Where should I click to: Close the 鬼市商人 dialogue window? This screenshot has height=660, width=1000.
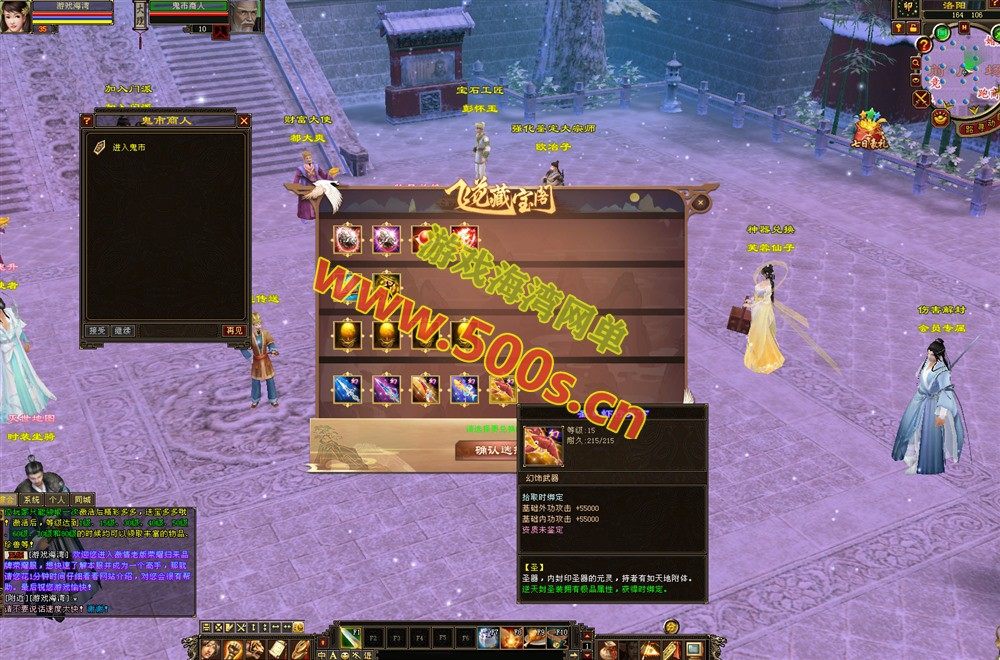point(244,121)
